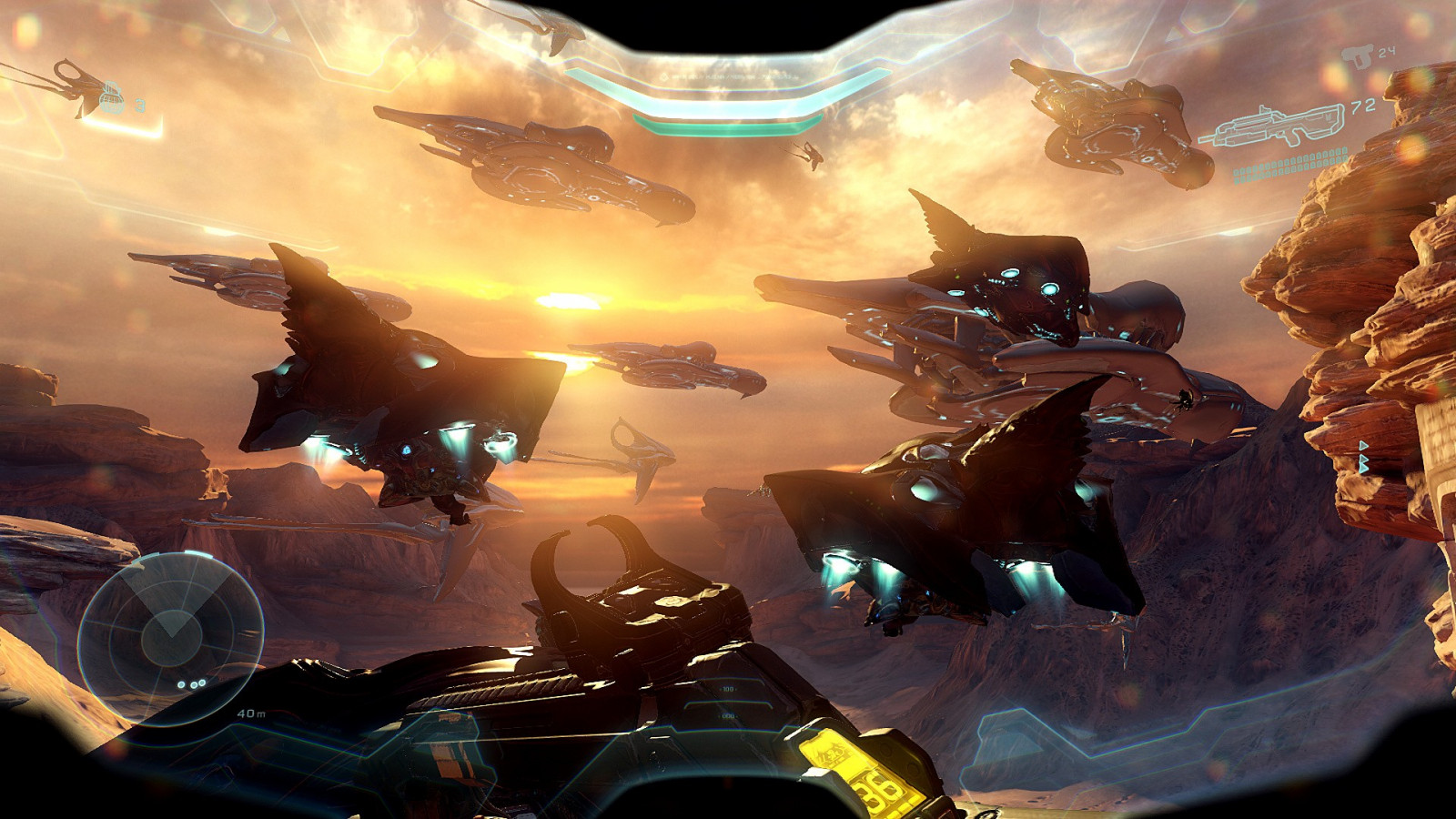Choose the assault rifle weapon icon

[x=1272, y=127]
